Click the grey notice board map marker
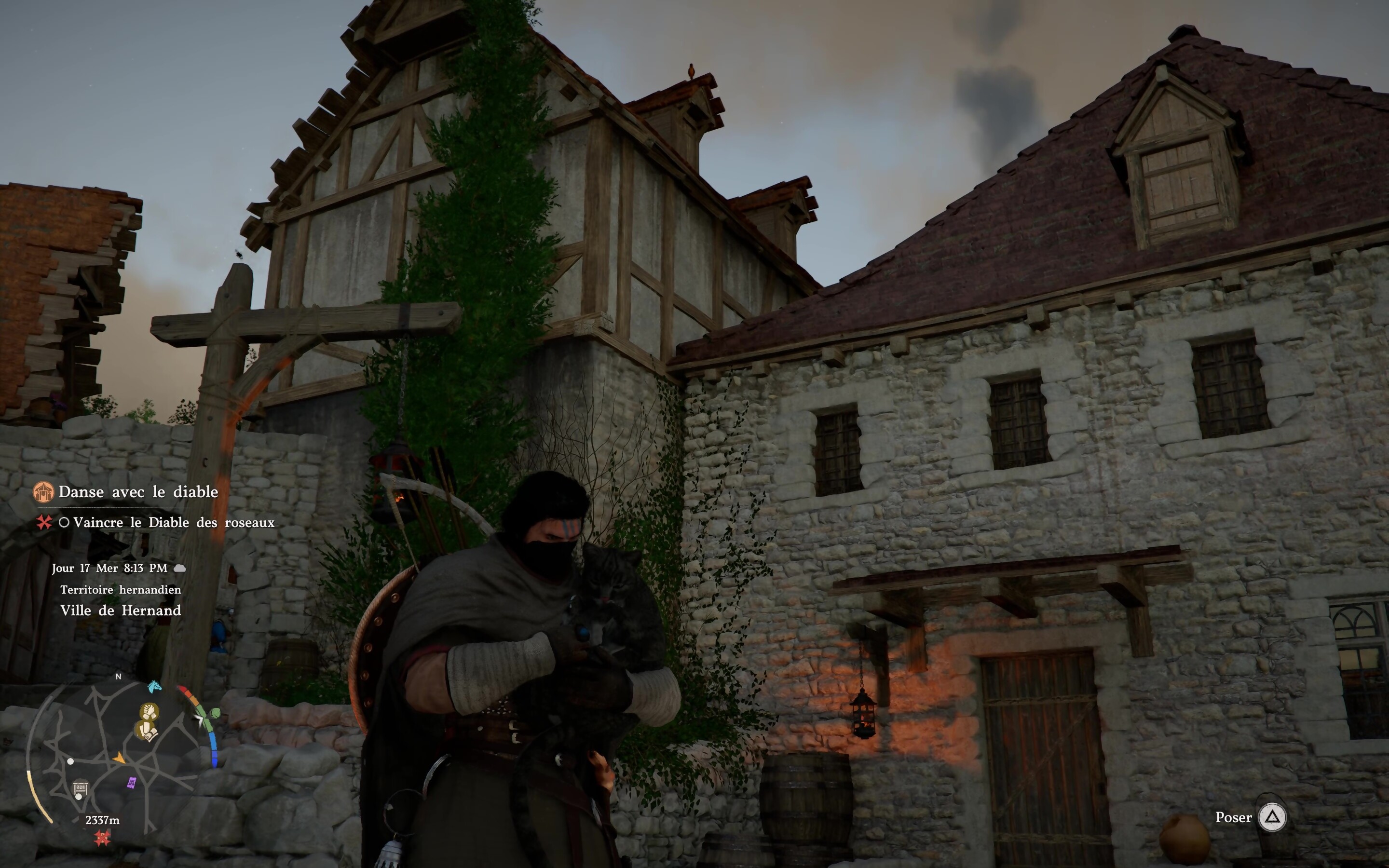 pyautogui.click(x=81, y=788)
